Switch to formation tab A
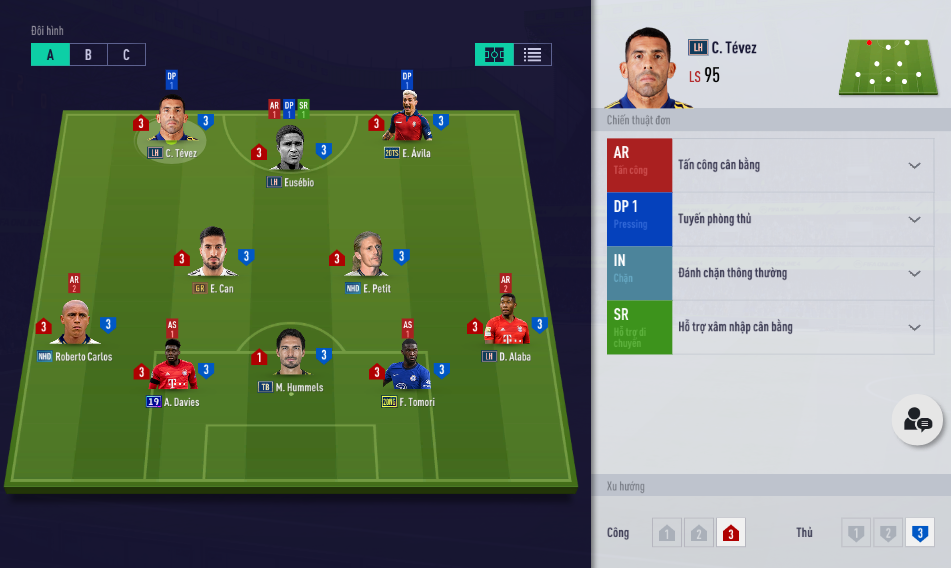 click(50, 55)
